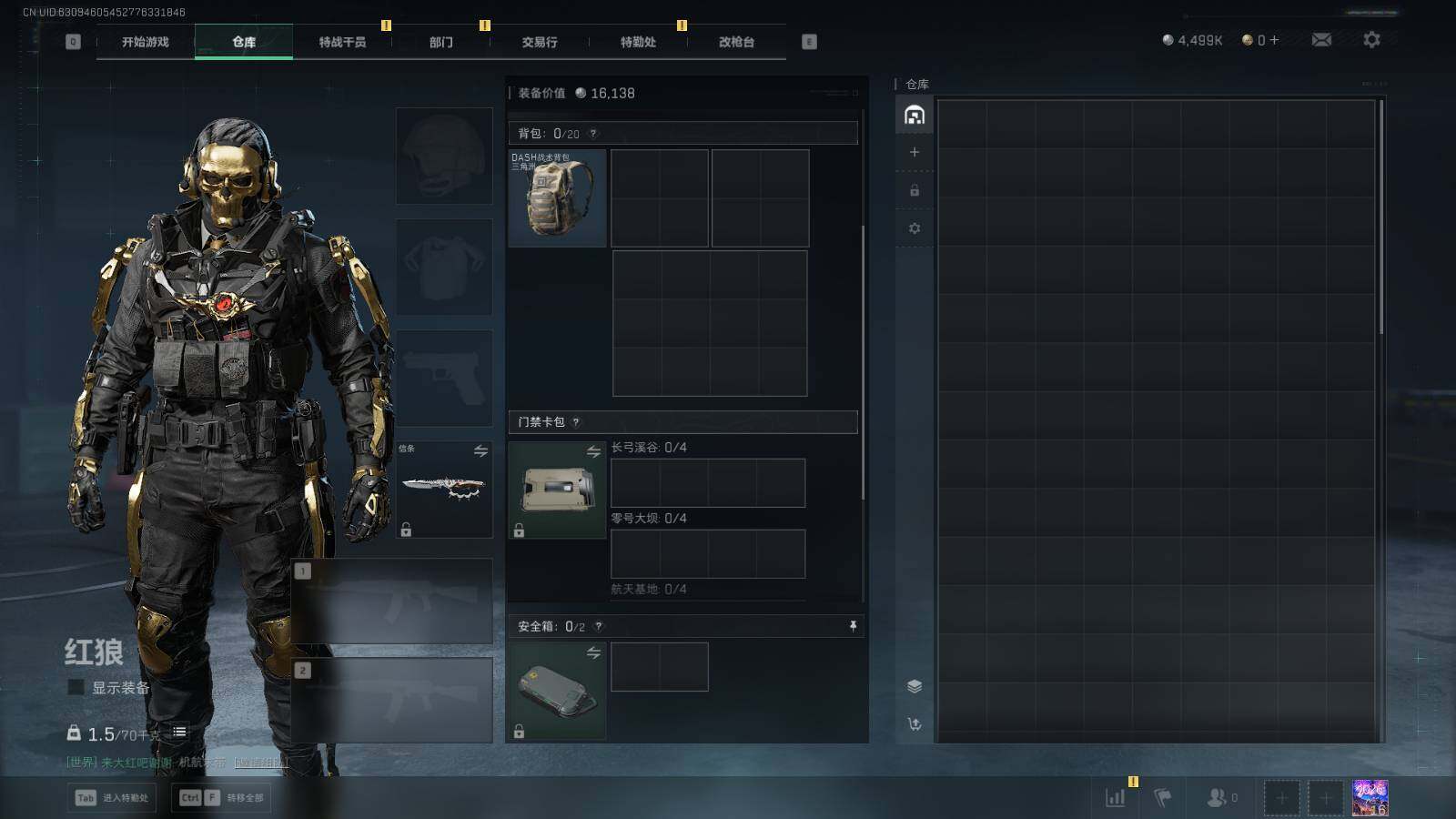Go to the 交易行 tab
The image size is (1456, 819).
pos(540,42)
